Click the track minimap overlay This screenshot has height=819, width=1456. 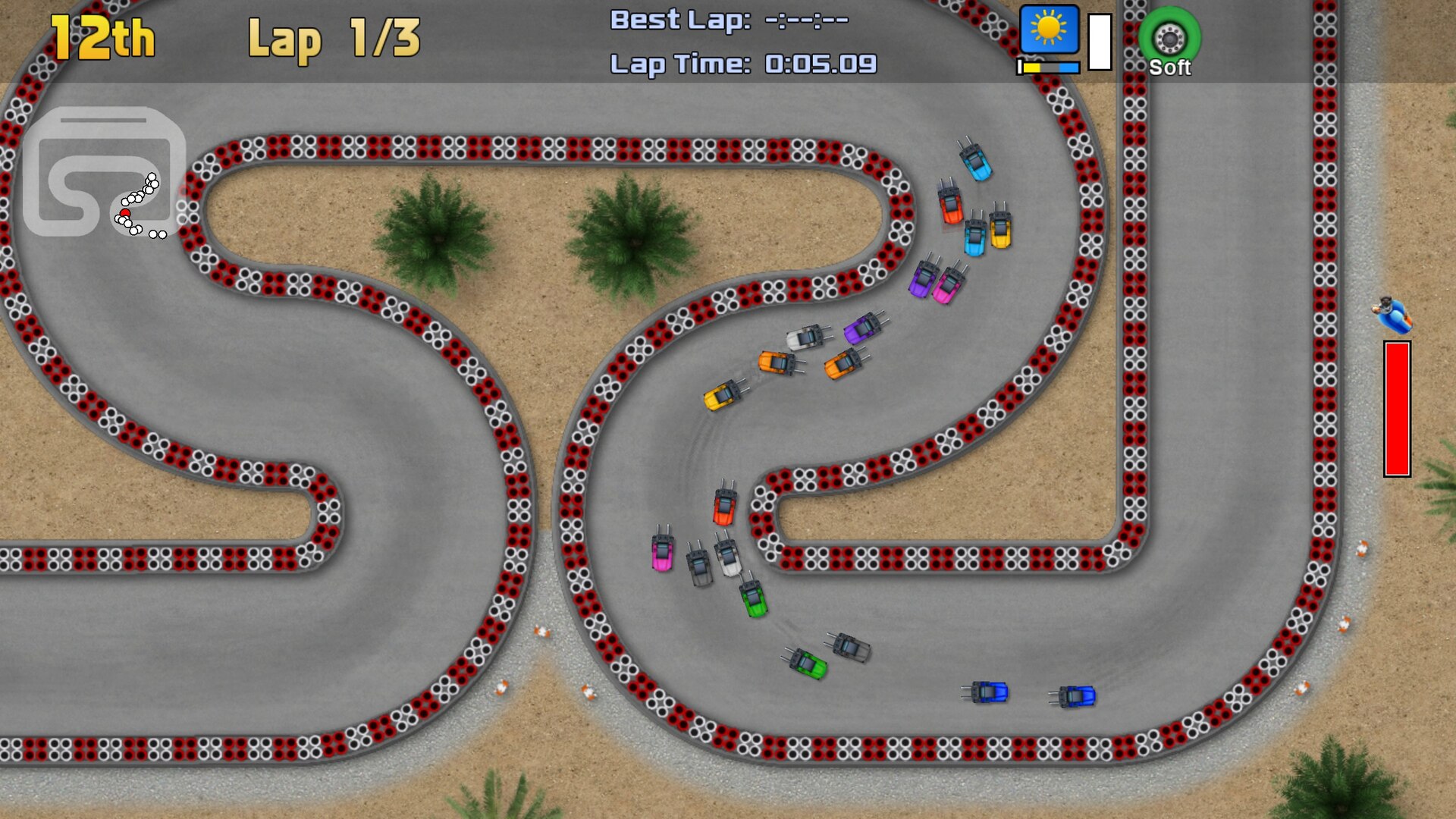104,172
